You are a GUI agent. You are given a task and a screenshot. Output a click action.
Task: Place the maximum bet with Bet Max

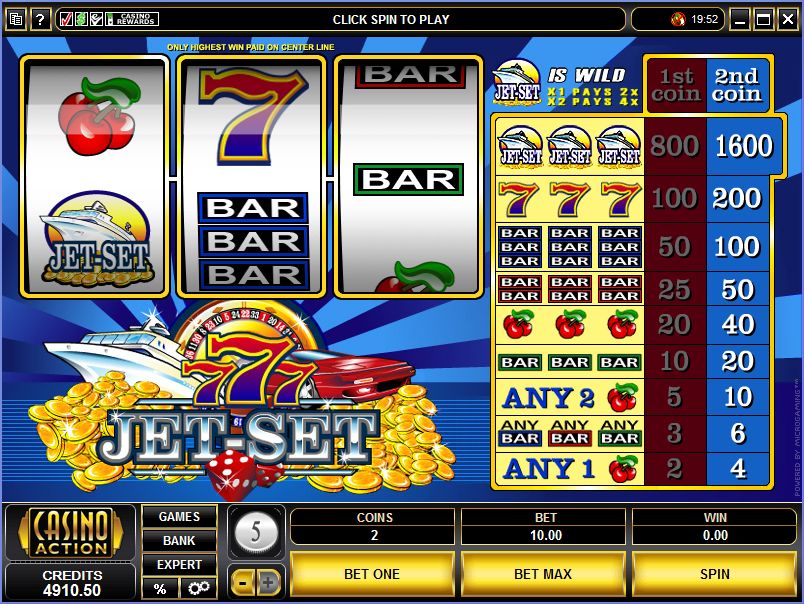point(543,574)
